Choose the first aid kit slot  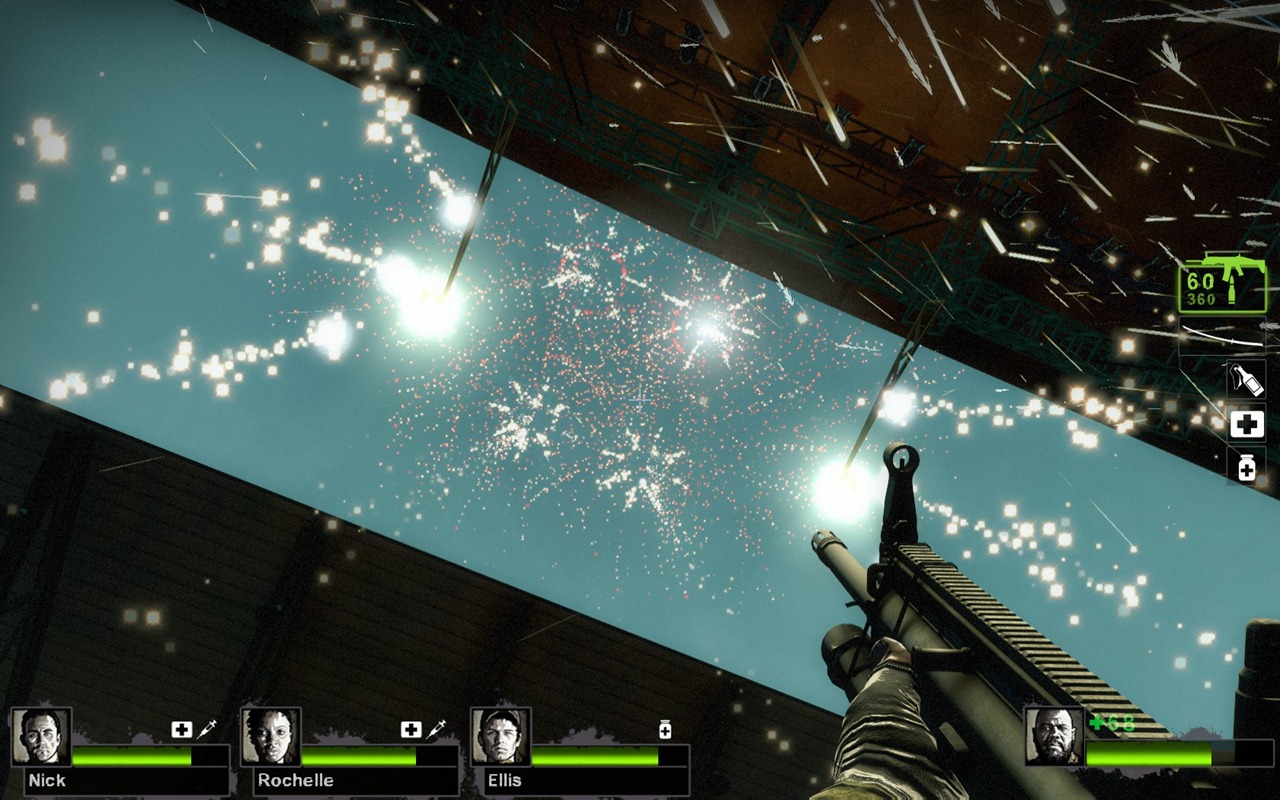coord(1246,425)
